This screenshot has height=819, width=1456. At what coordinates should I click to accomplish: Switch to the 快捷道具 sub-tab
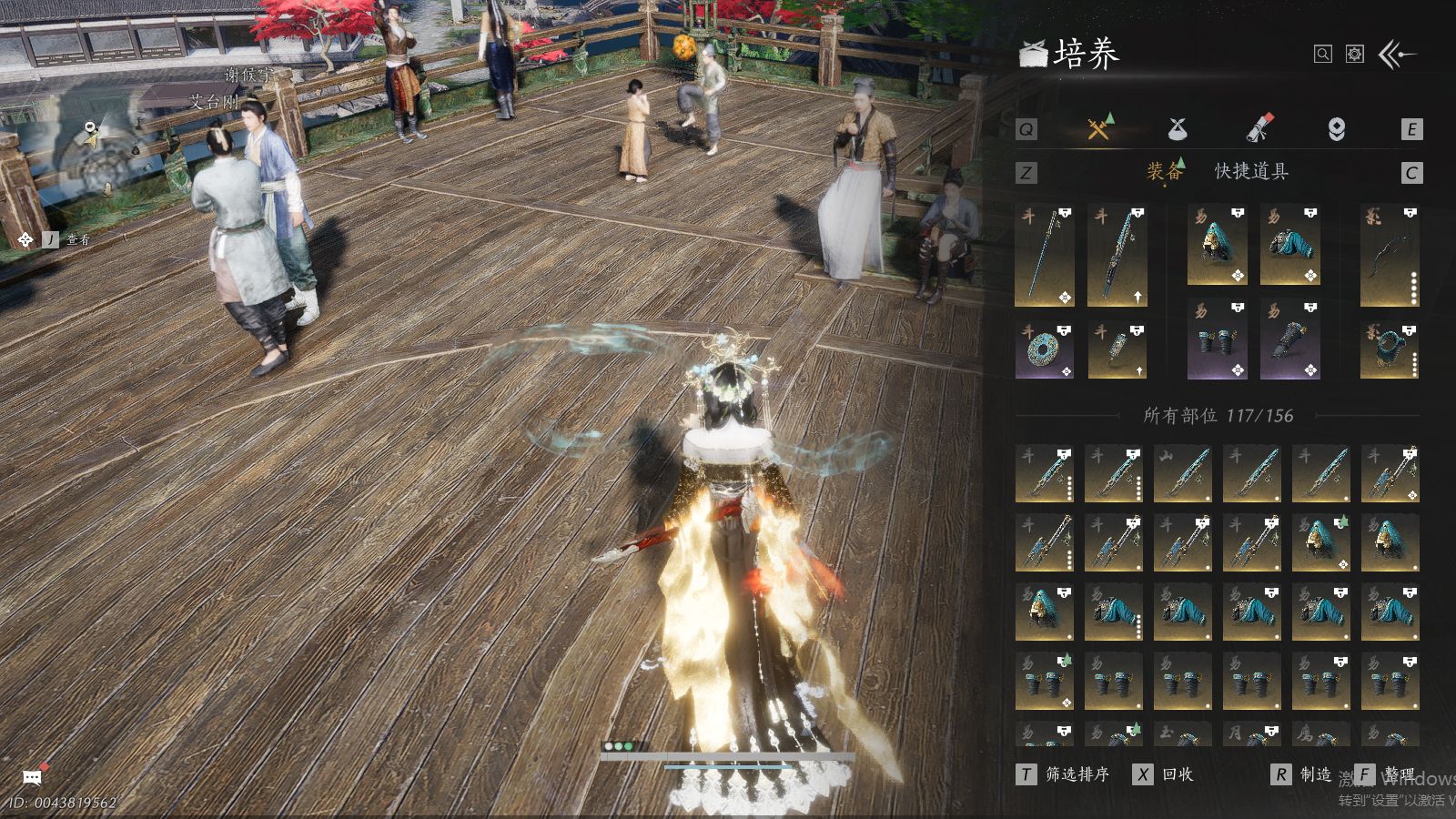(x=1251, y=171)
